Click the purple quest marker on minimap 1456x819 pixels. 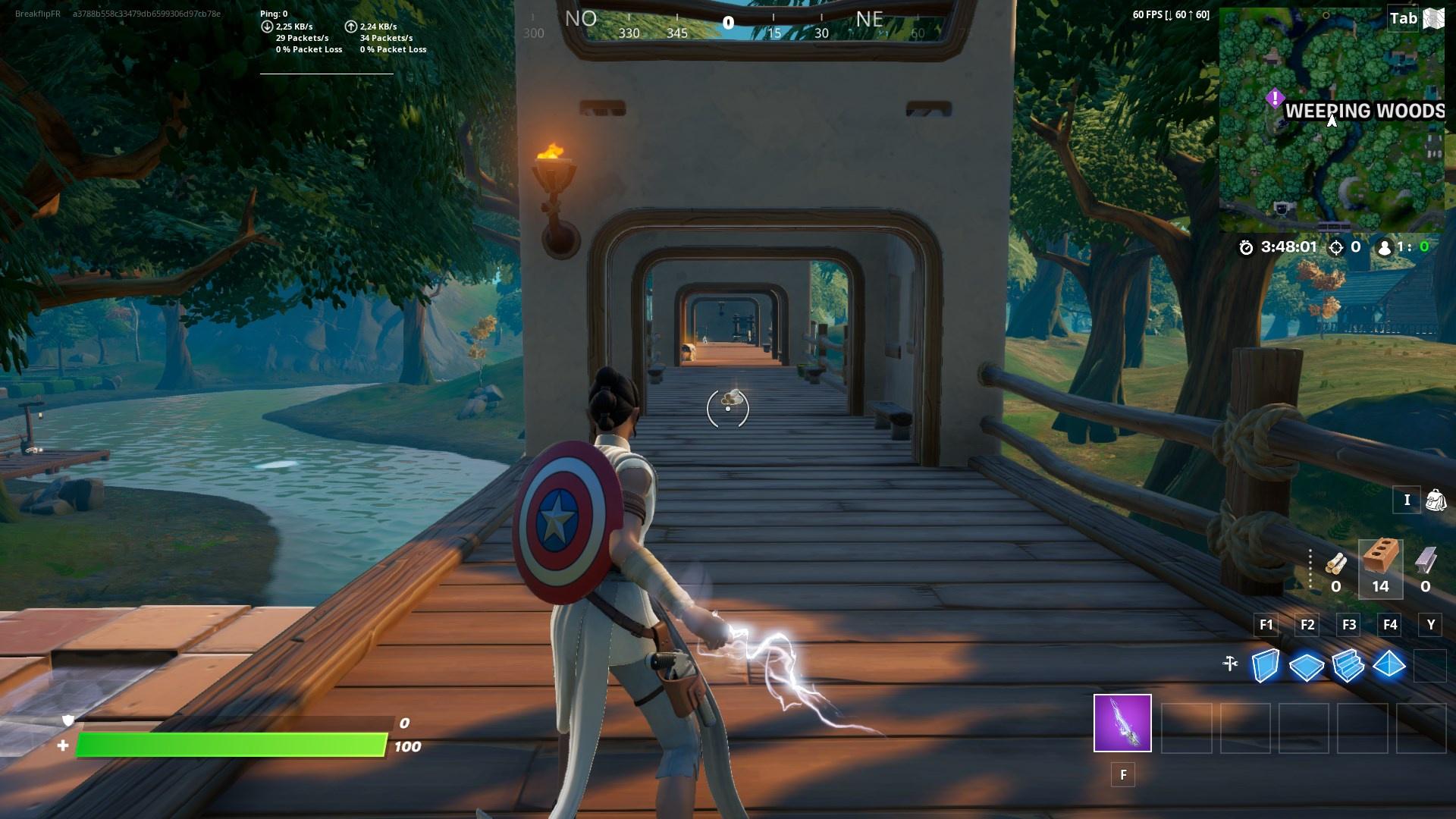[x=1275, y=98]
